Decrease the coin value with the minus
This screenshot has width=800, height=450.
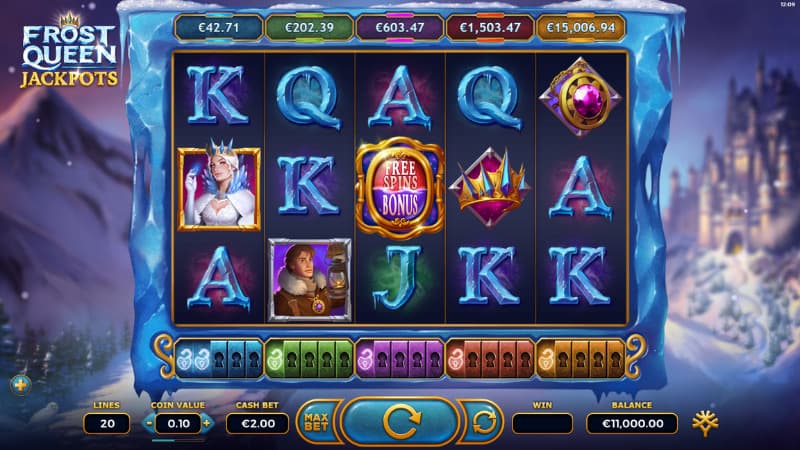150,423
